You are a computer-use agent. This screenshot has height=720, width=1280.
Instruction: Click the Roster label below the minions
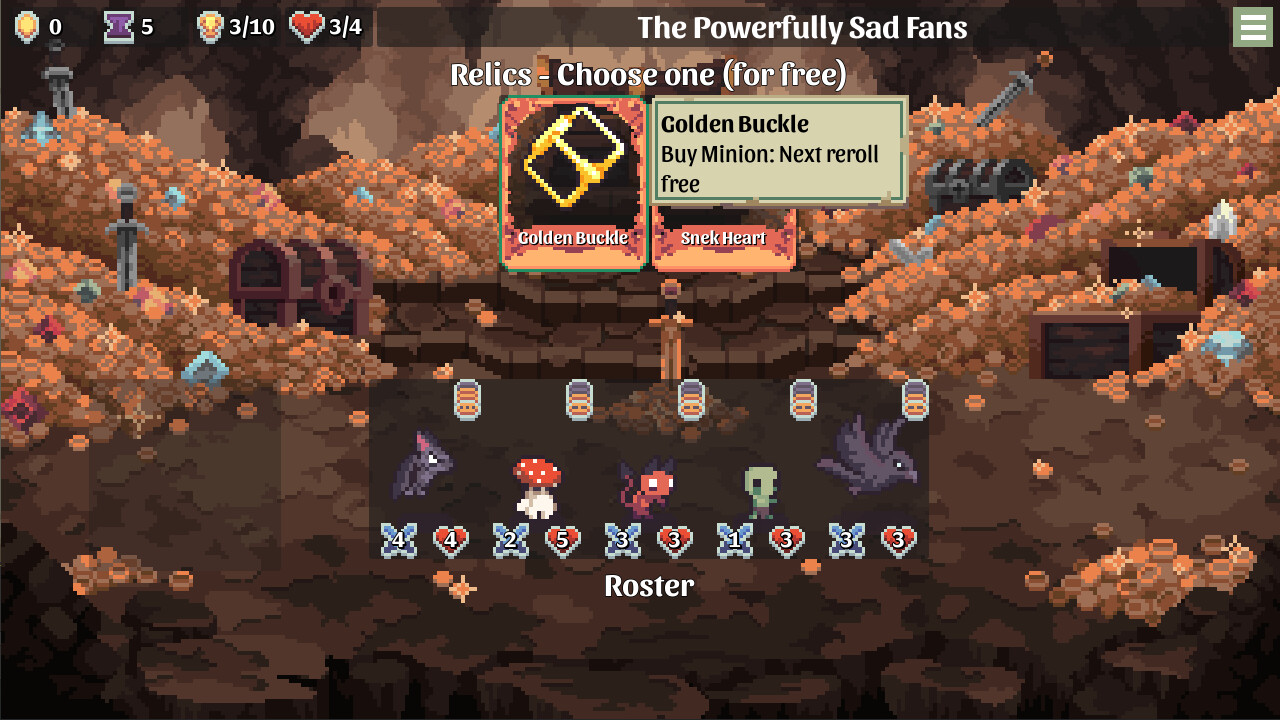coord(650,586)
